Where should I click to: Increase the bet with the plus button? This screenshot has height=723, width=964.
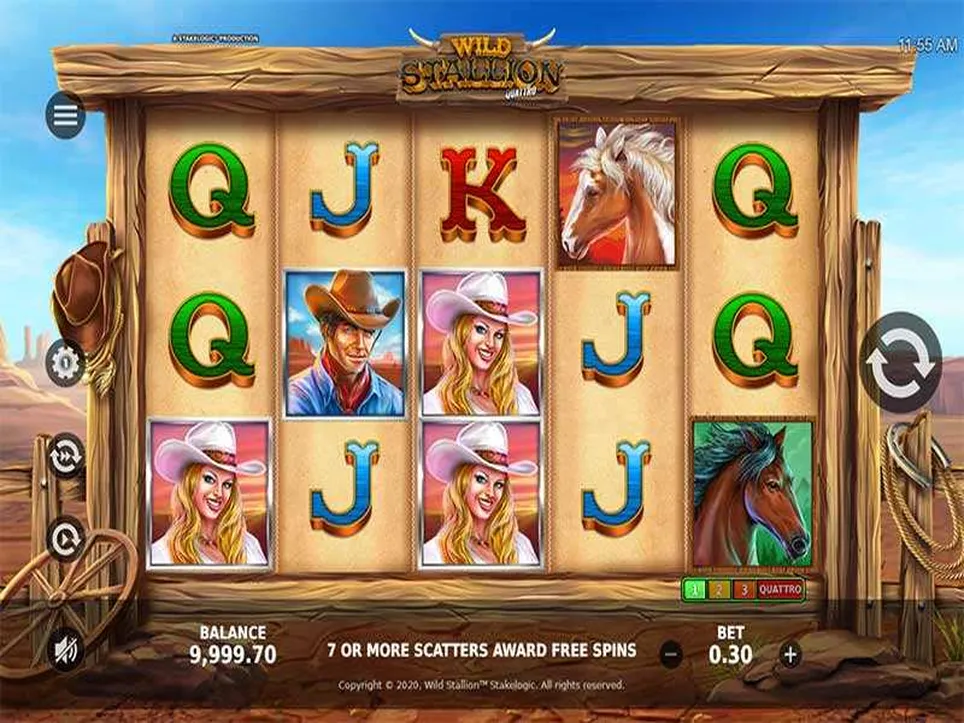click(x=790, y=655)
